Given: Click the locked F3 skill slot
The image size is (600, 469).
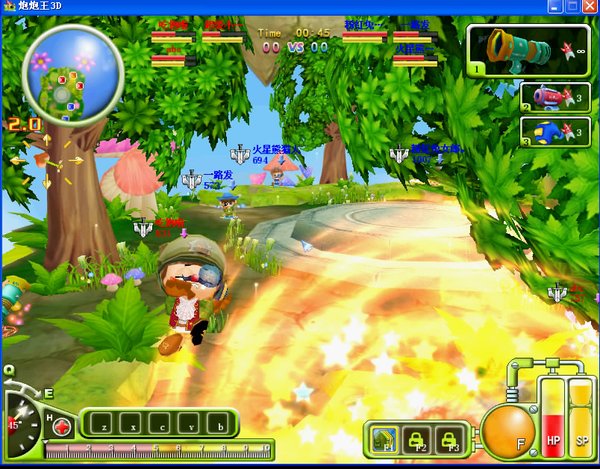Looking at the screenshot, I should tap(450, 437).
